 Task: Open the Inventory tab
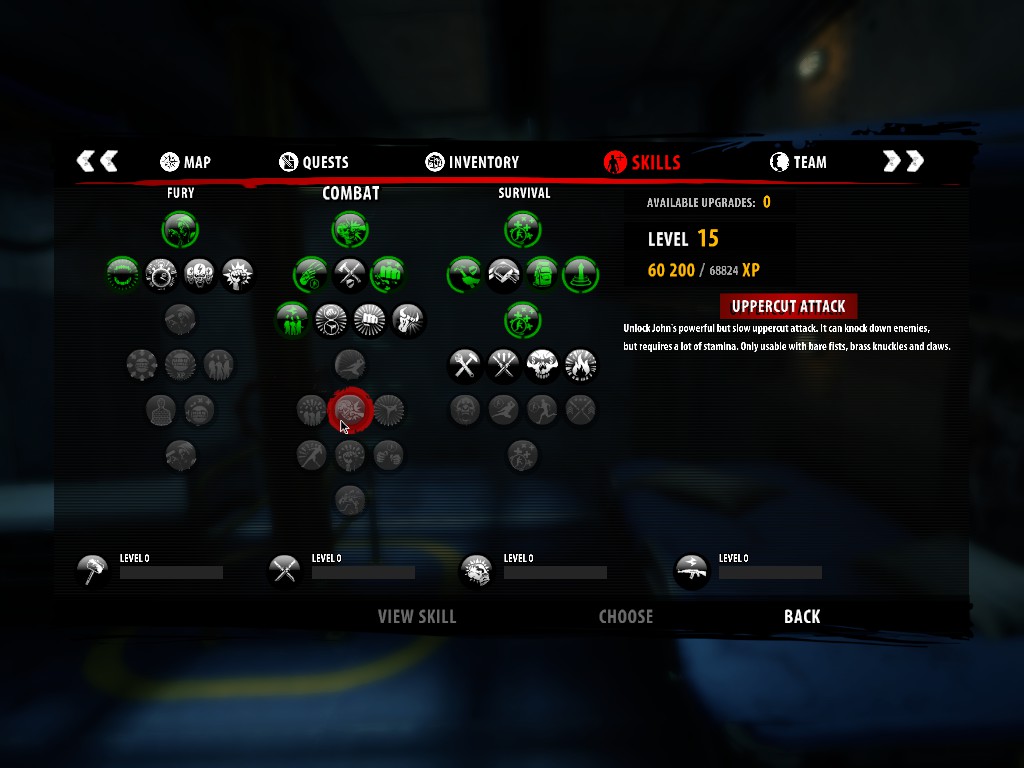pyautogui.click(x=472, y=162)
